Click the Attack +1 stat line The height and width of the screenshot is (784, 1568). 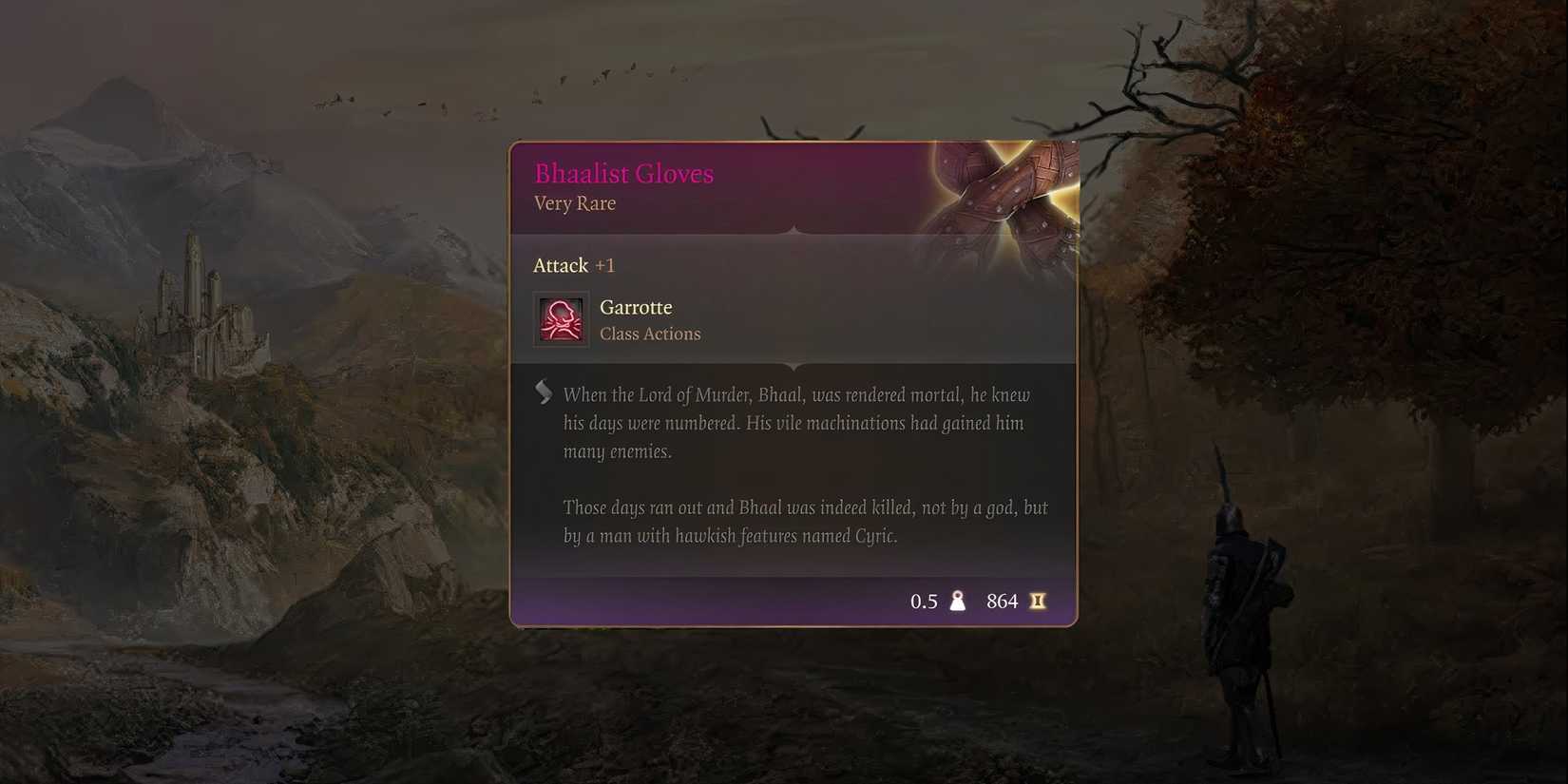(574, 265)
